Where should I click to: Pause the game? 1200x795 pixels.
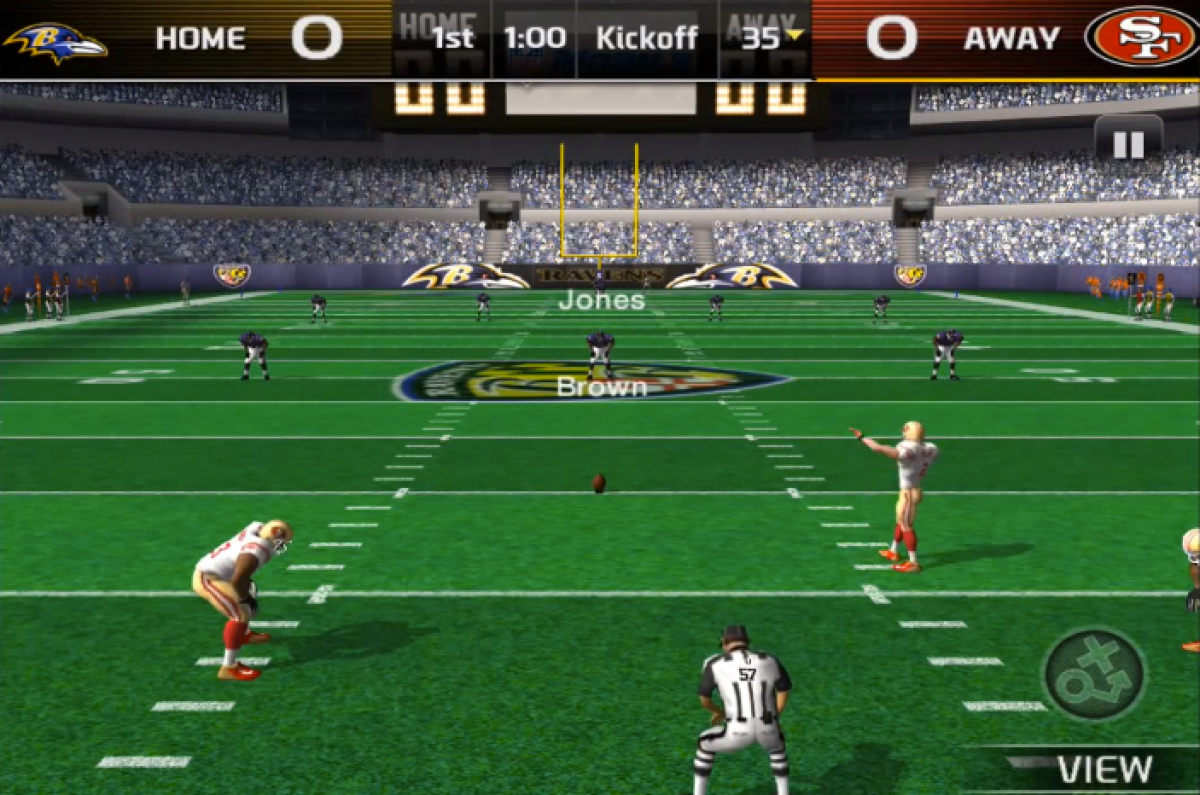[x=1128, y=144]
